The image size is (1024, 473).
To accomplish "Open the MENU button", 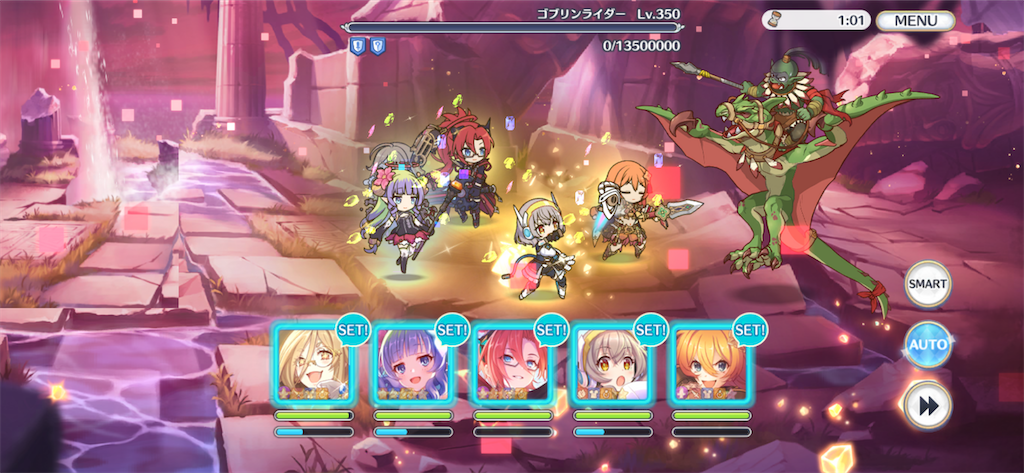I will (x=915, y=20).
